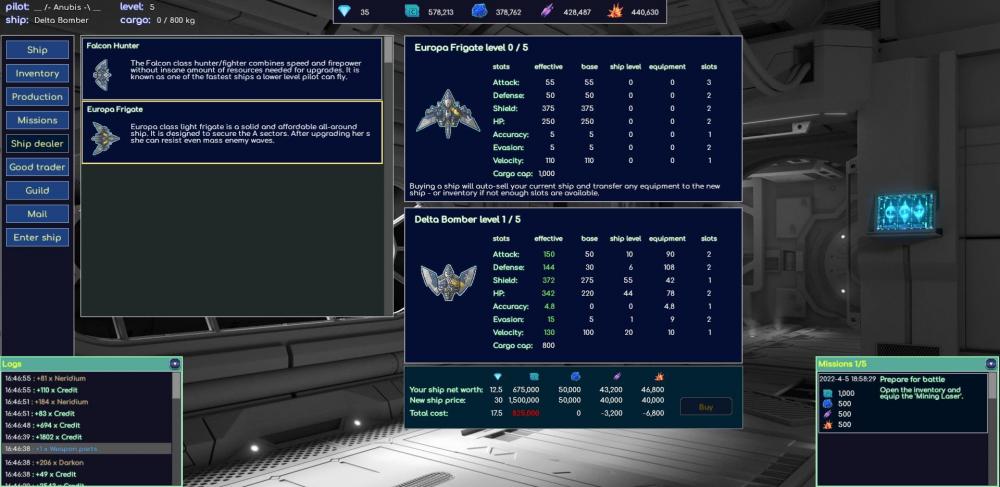The image size is (1000, 487).
Task: Select the Falcon Hunter ship listing
Action: 231,69
